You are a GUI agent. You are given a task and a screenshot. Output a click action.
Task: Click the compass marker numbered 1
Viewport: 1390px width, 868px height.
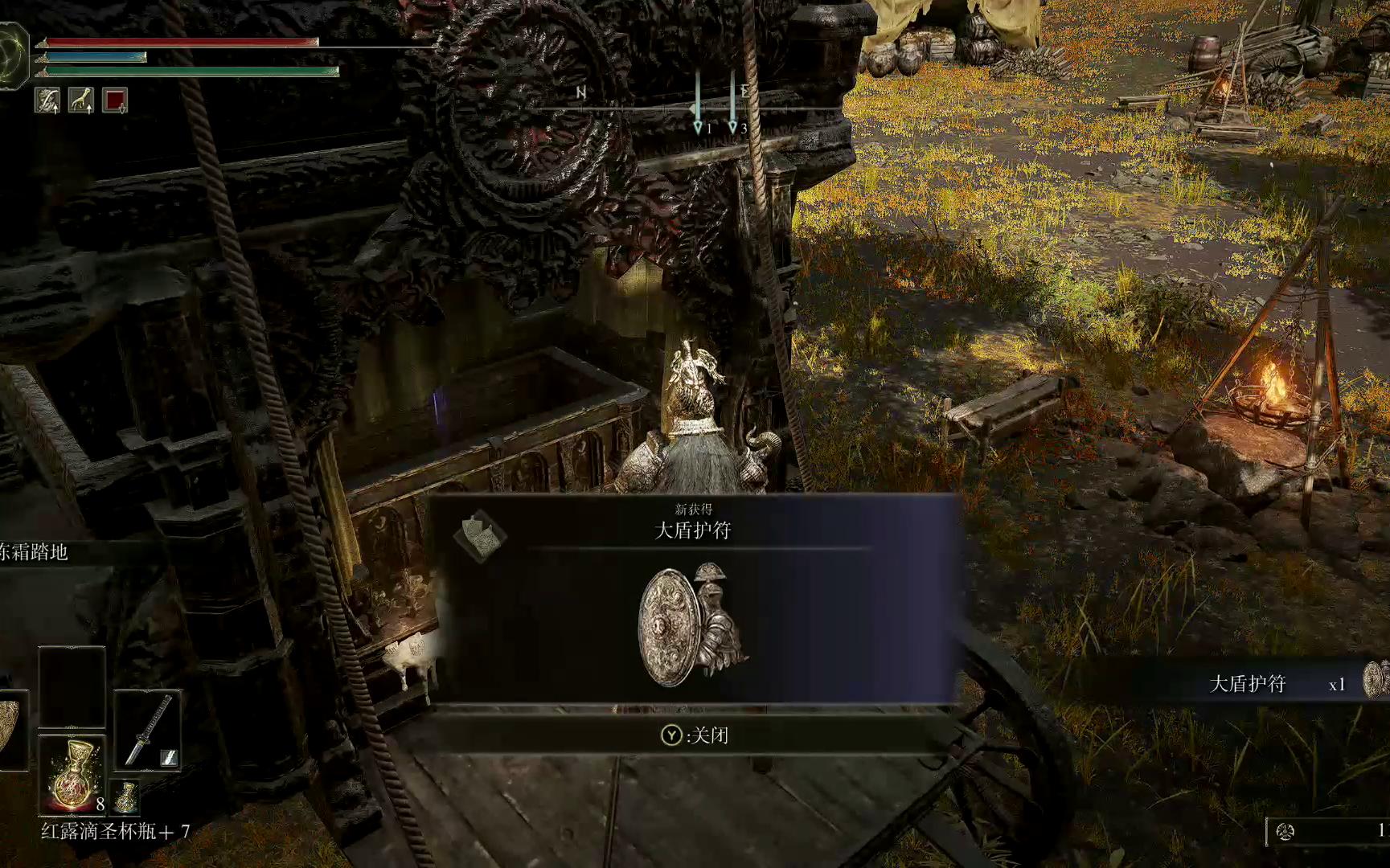click(698, 126)
